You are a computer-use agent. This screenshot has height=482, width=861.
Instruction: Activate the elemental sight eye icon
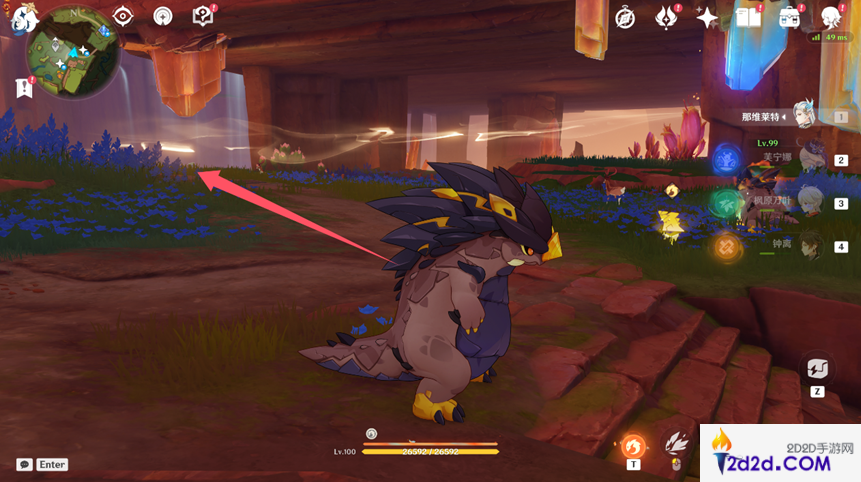coord(123,16)
